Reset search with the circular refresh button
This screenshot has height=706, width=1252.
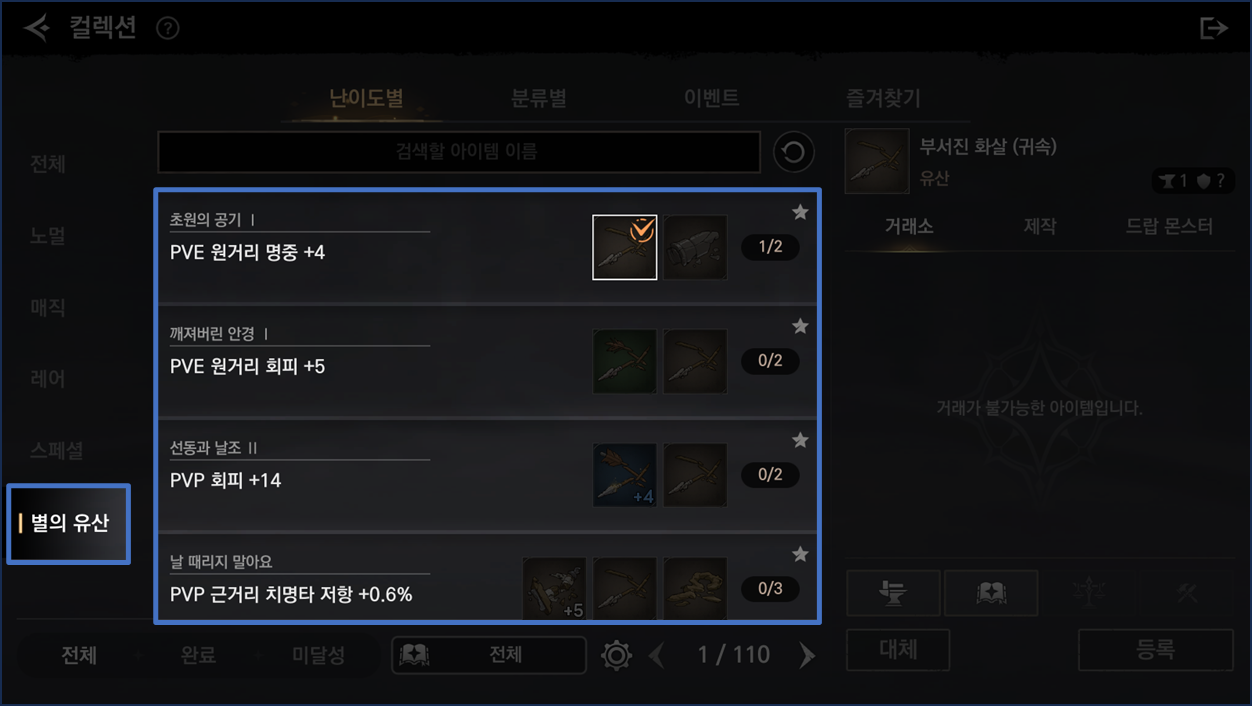[x=794, y=152]
